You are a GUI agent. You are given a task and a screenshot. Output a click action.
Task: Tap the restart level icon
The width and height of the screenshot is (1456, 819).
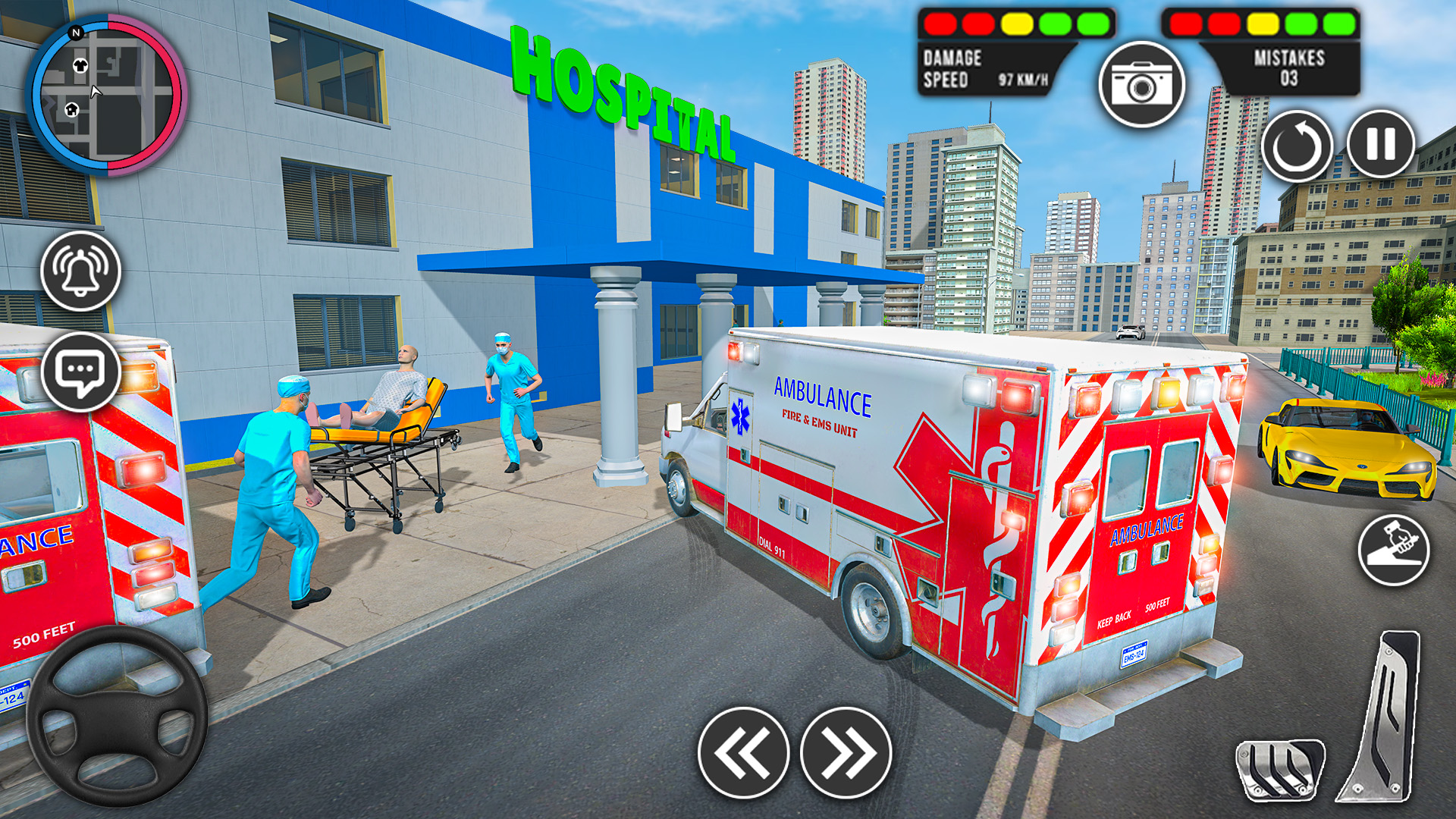(1298, 146)
